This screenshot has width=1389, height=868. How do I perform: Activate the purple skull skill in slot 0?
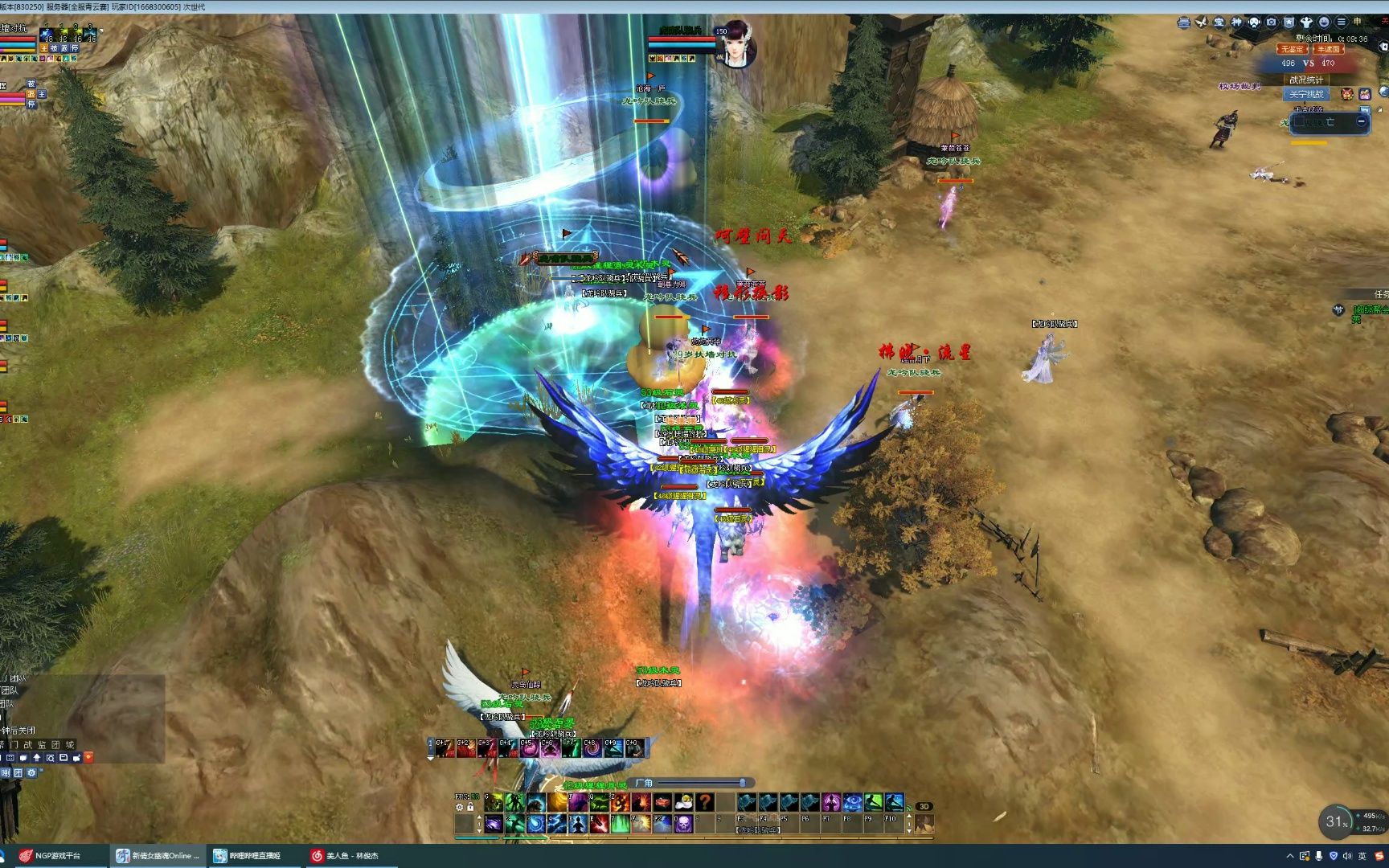[683, 824]
